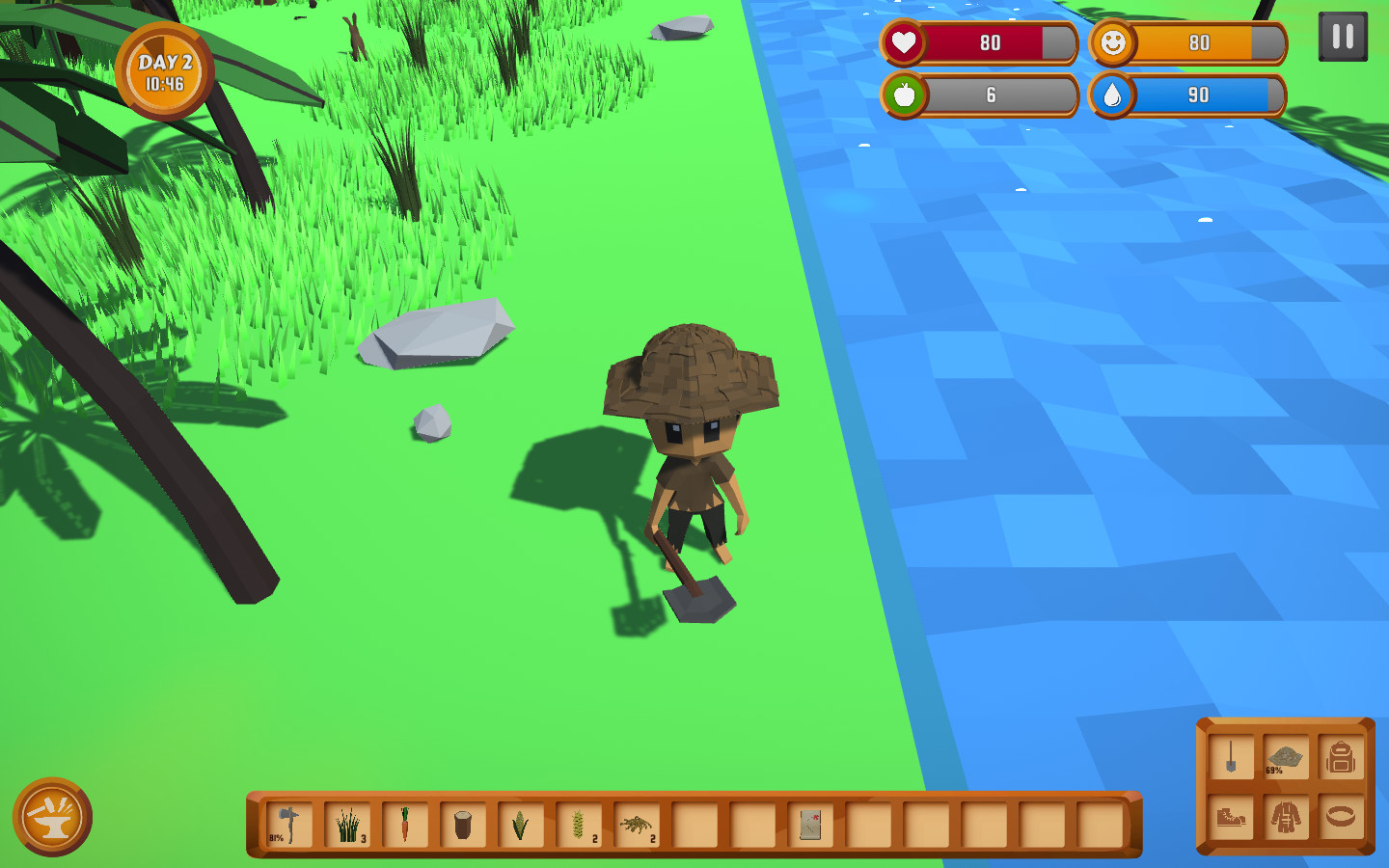Image resolution: width=1389 pixels, height=868 pixels.
Task: Select the wooden log hotbar item
Action: (x=463, y=823)
